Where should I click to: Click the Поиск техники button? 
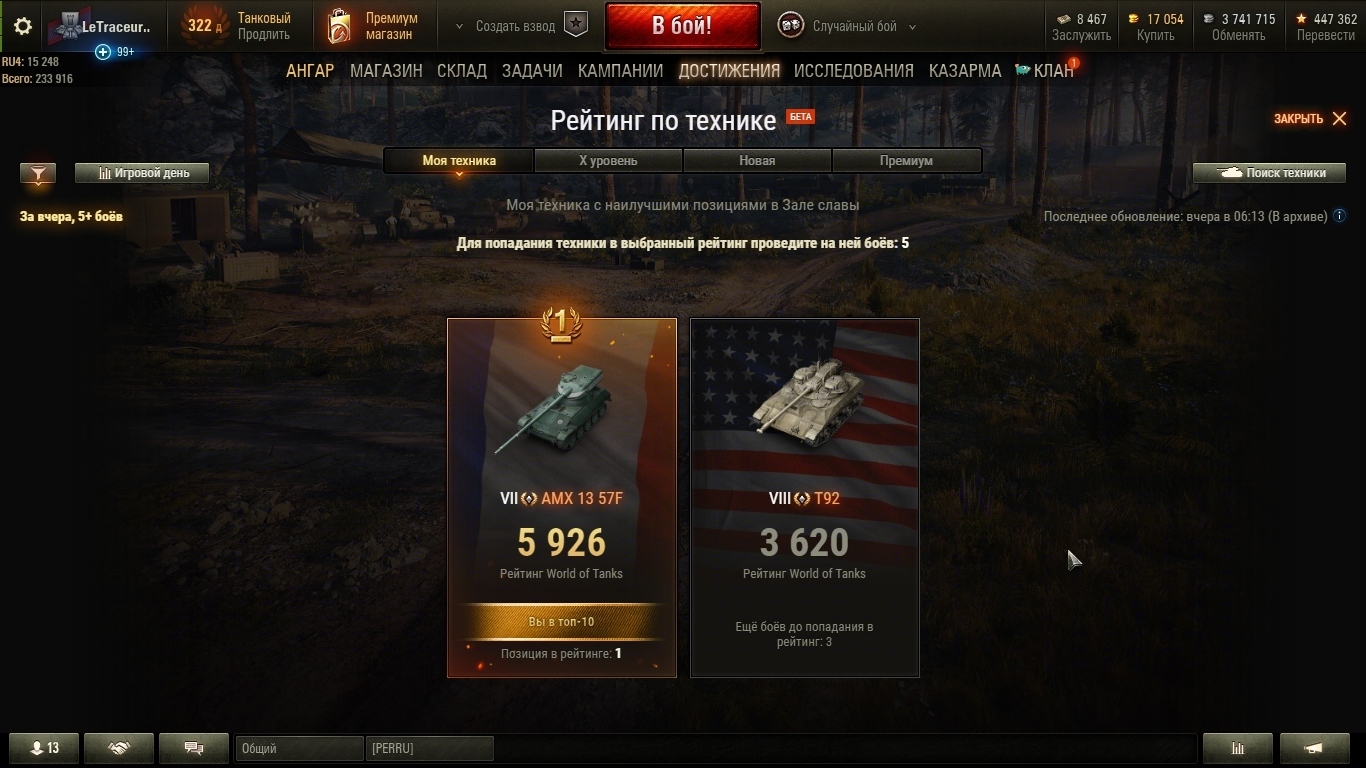1269,173
